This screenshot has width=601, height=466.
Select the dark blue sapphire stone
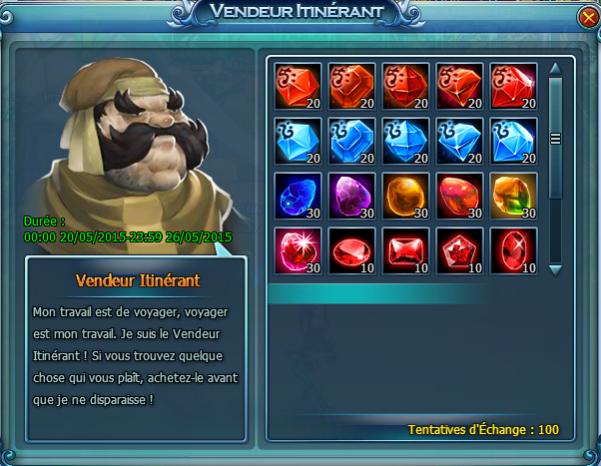coord(297,195)
